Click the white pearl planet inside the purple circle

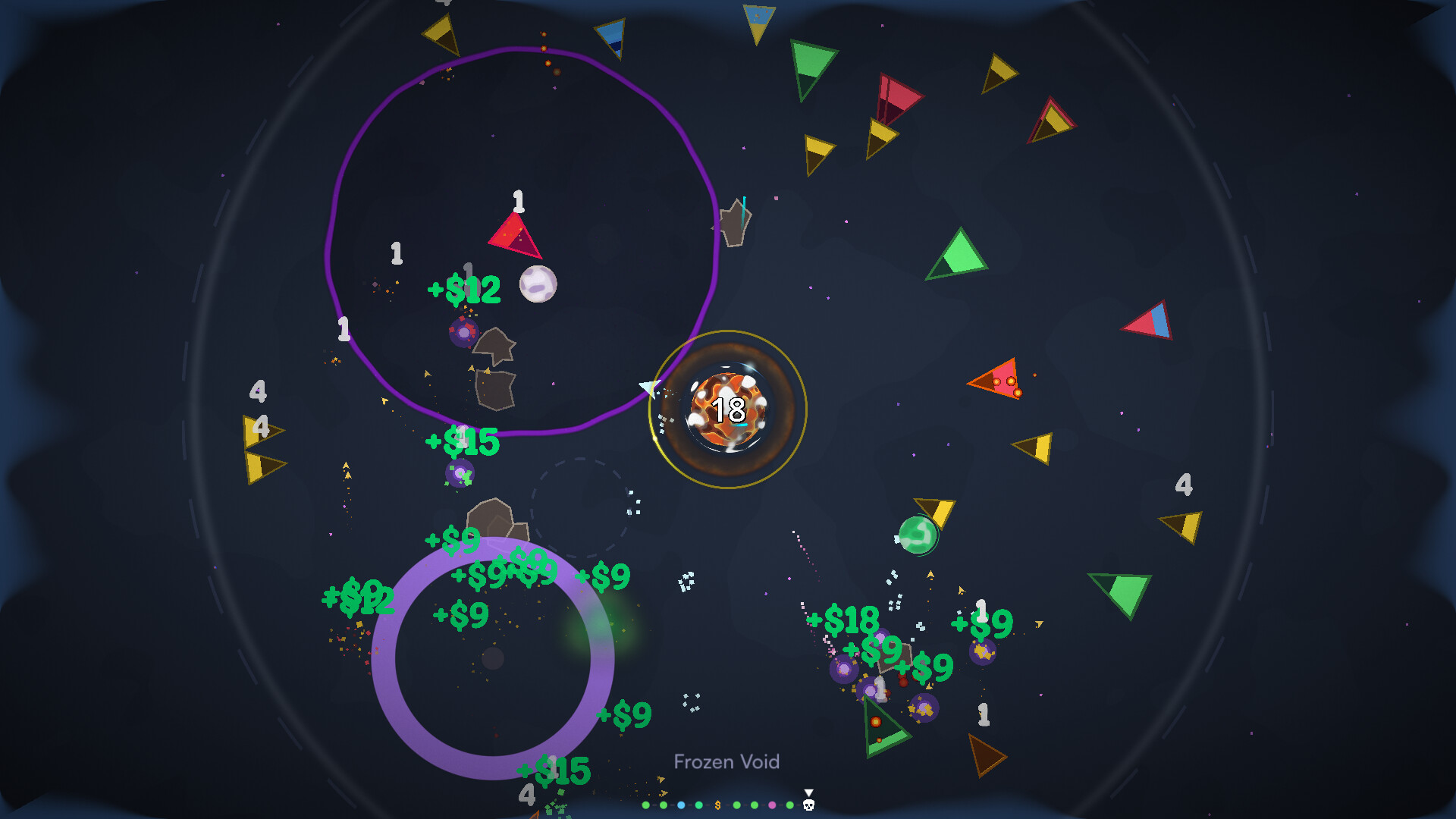pos(538,284)
